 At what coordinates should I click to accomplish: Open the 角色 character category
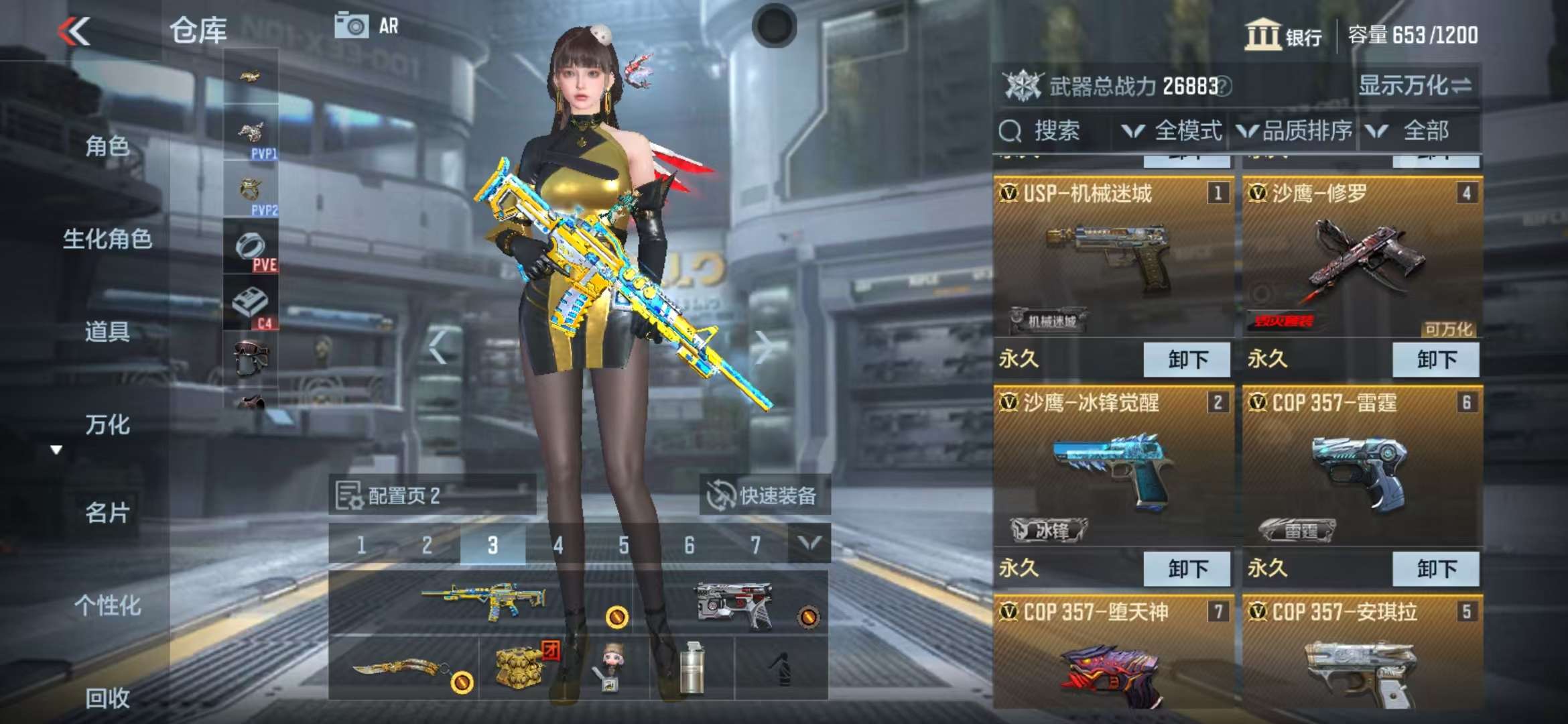click(x=107, y=145)
